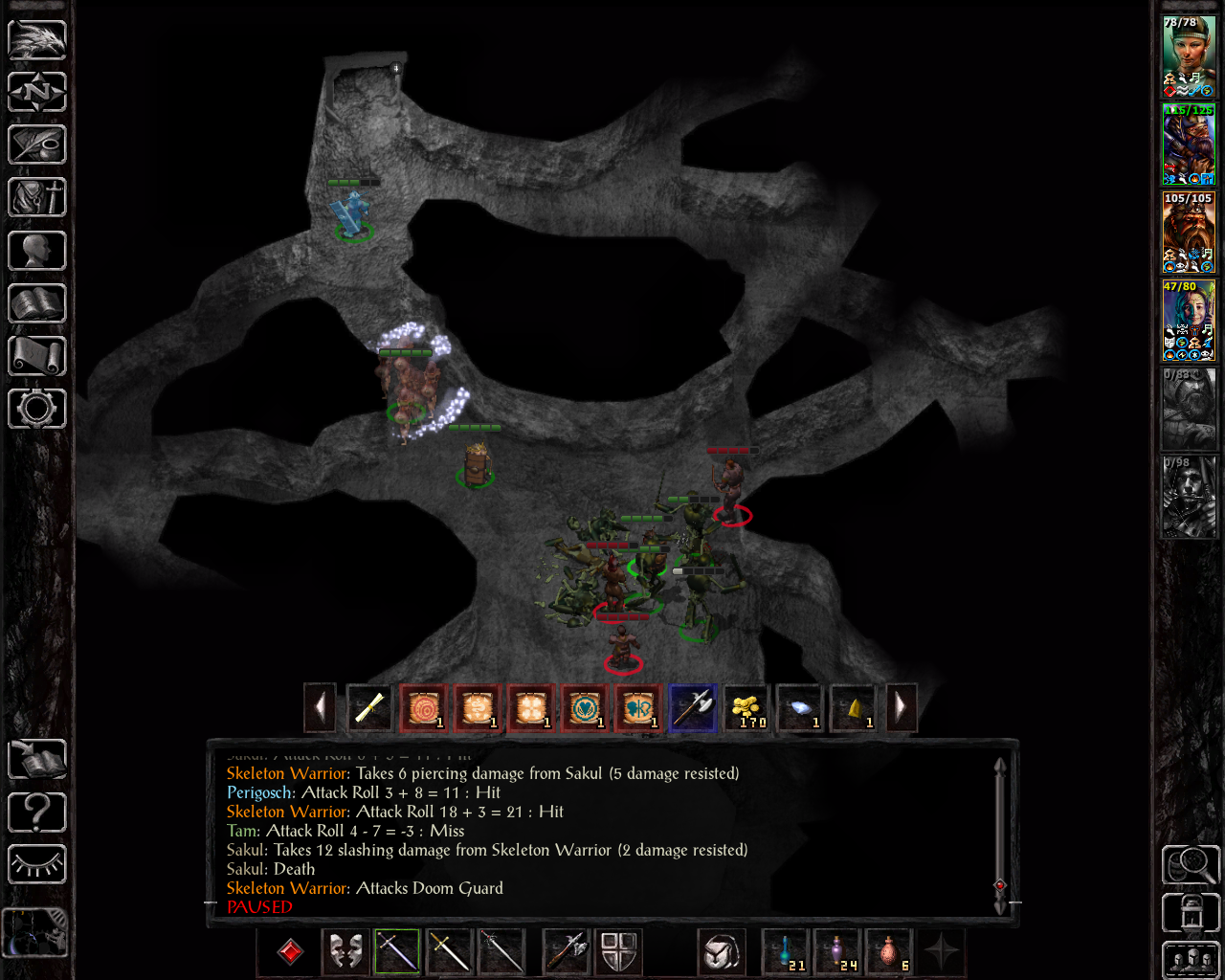Screen dimensions: 1225x980
Task: Use the blue potion with 21 count
Action: pyautogui.click(x=786, y=951)
